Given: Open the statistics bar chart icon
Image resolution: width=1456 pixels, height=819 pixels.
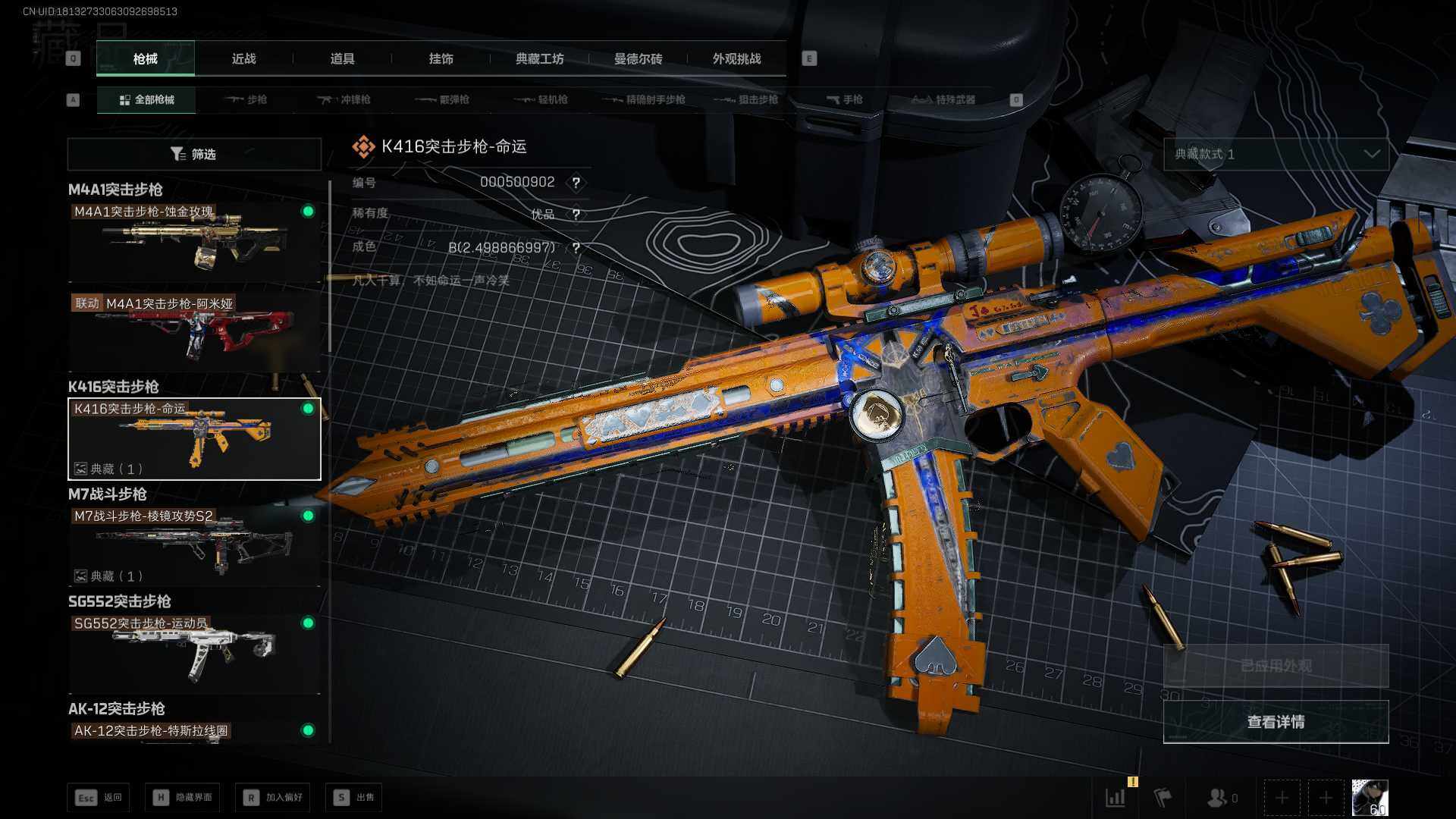Looking at the screenshot, I should click(1116, 798).
